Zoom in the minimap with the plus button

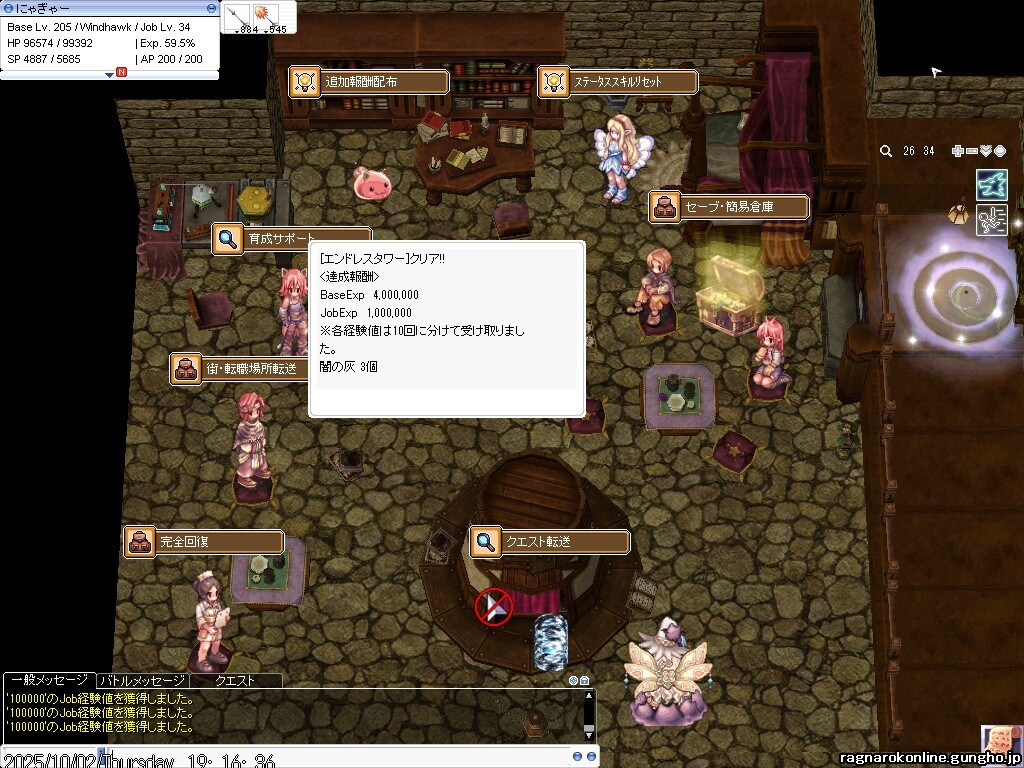pos(958,151)
